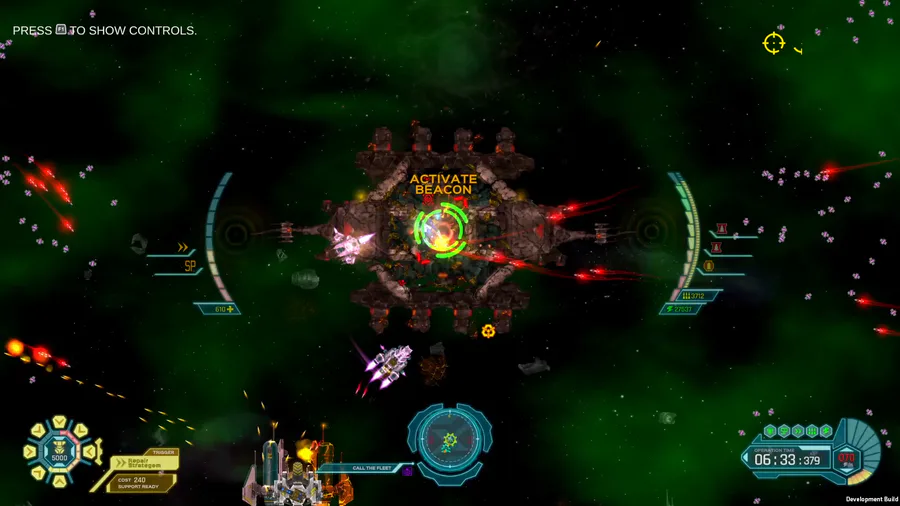Click the strategem wheel's 5000 center emblem
This screenshot has width=900, height=506.
[59, 452]
